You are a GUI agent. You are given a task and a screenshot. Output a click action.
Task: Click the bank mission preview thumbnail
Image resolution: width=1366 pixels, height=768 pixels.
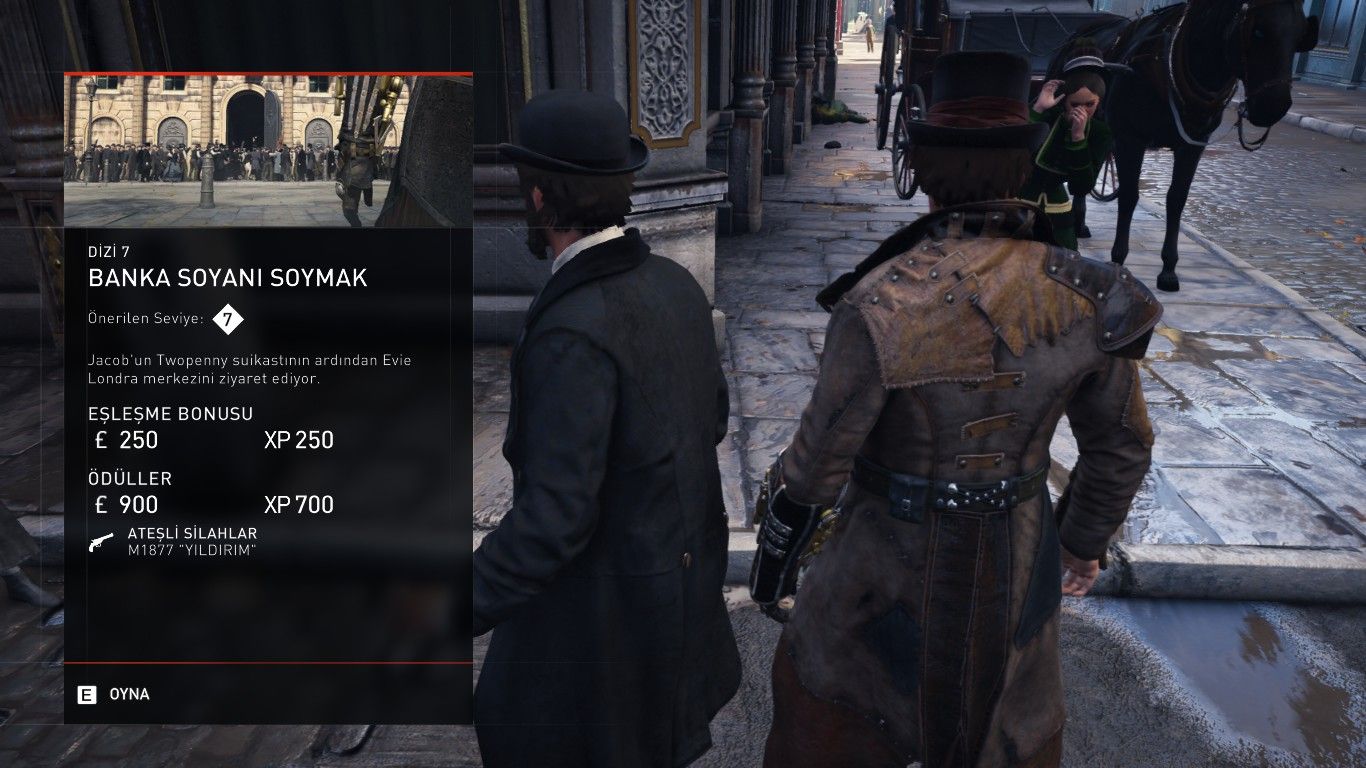[268, 150]
